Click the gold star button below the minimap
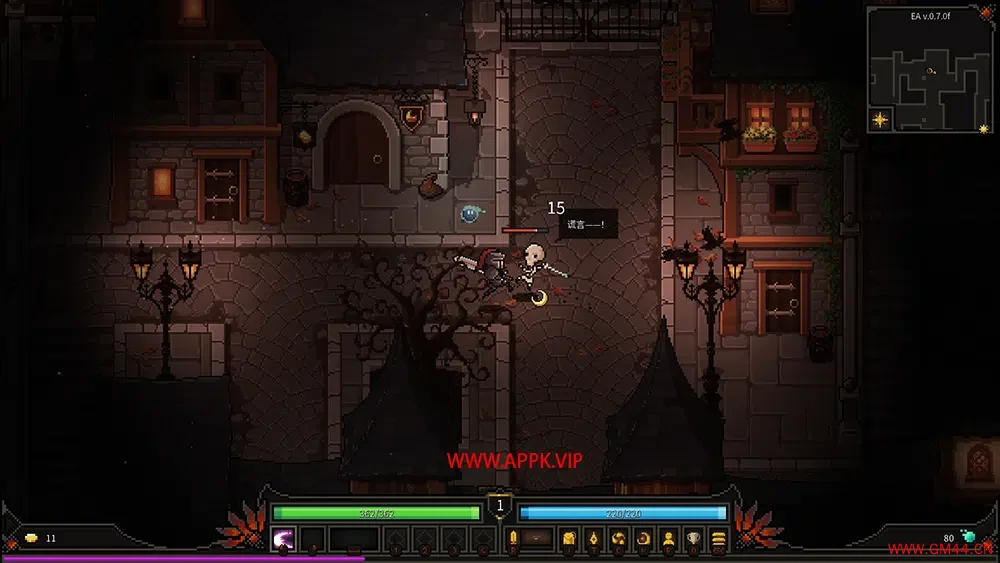The width and height of the screenshot is (1000, 563). point(879,120)
